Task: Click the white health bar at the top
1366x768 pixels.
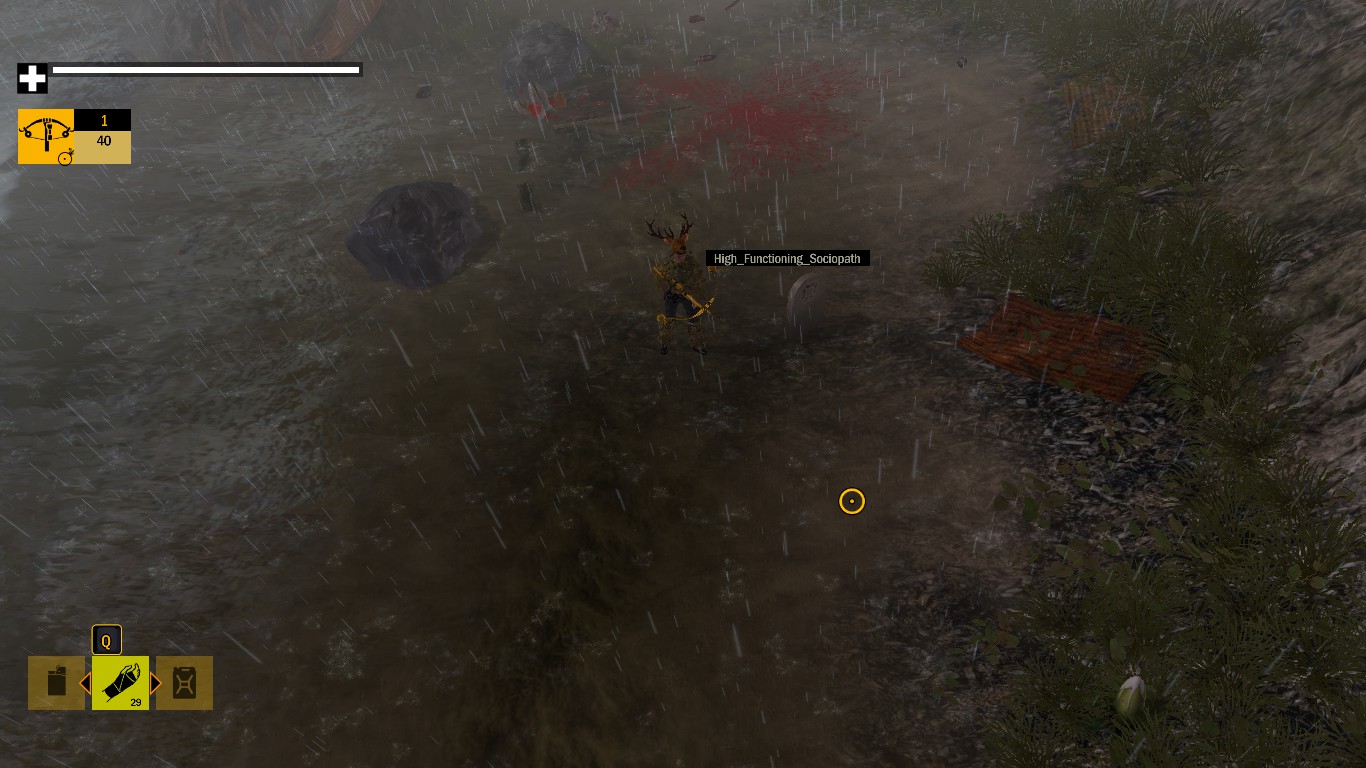Action: click(x=206, y=70)
